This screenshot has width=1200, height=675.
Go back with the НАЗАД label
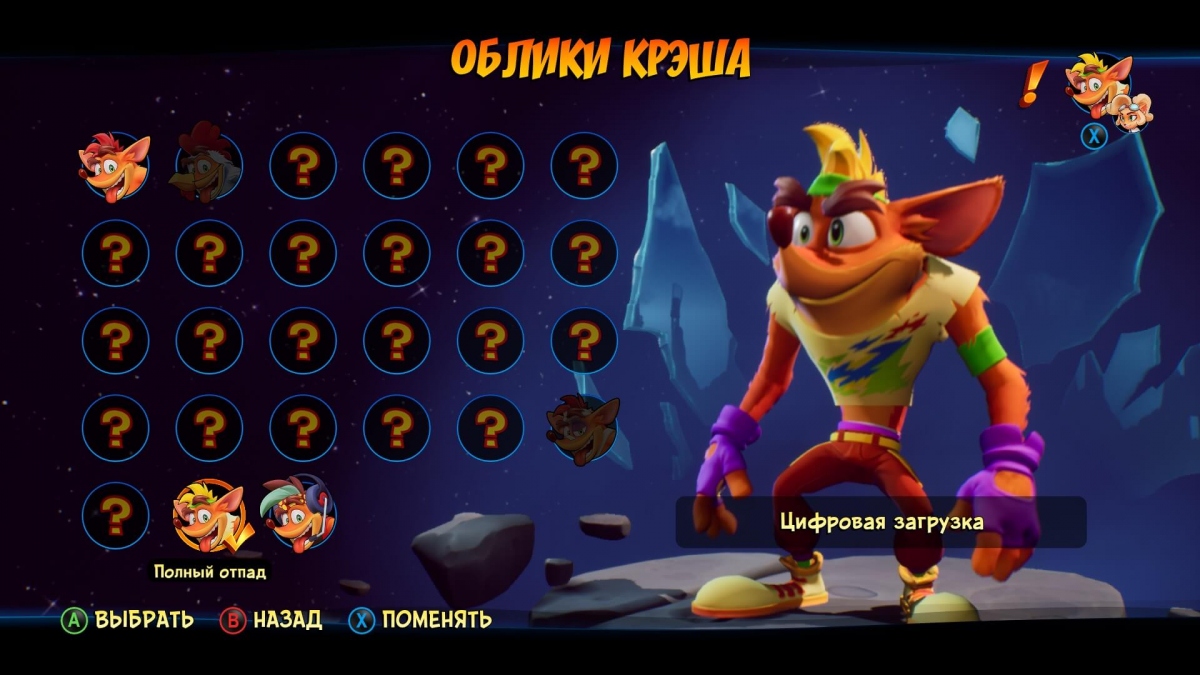[x=287, y=620]
